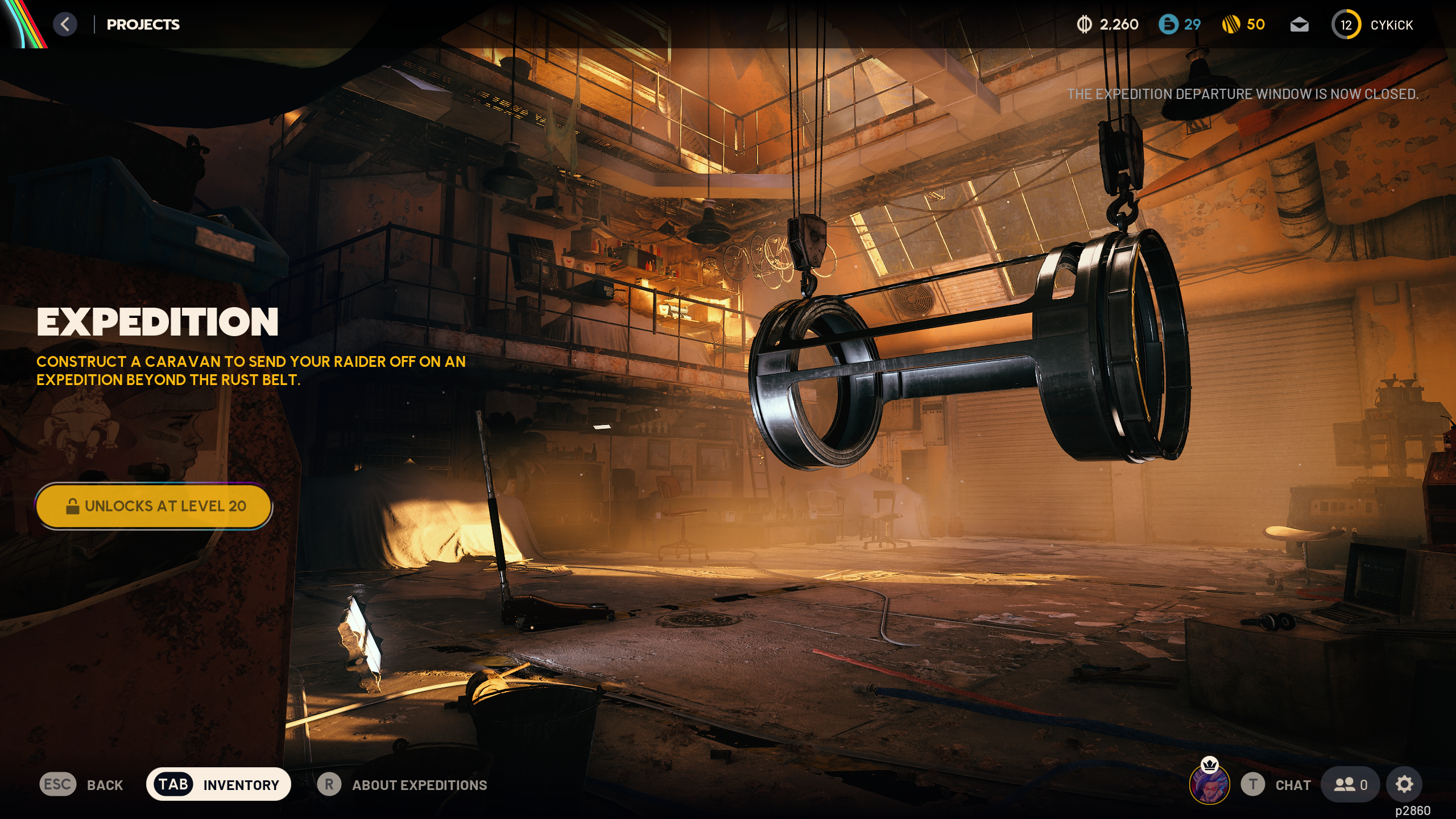This screenshot has height=819, width=1456.
Task: Select the PROJECTS header title
Action: 143,24
